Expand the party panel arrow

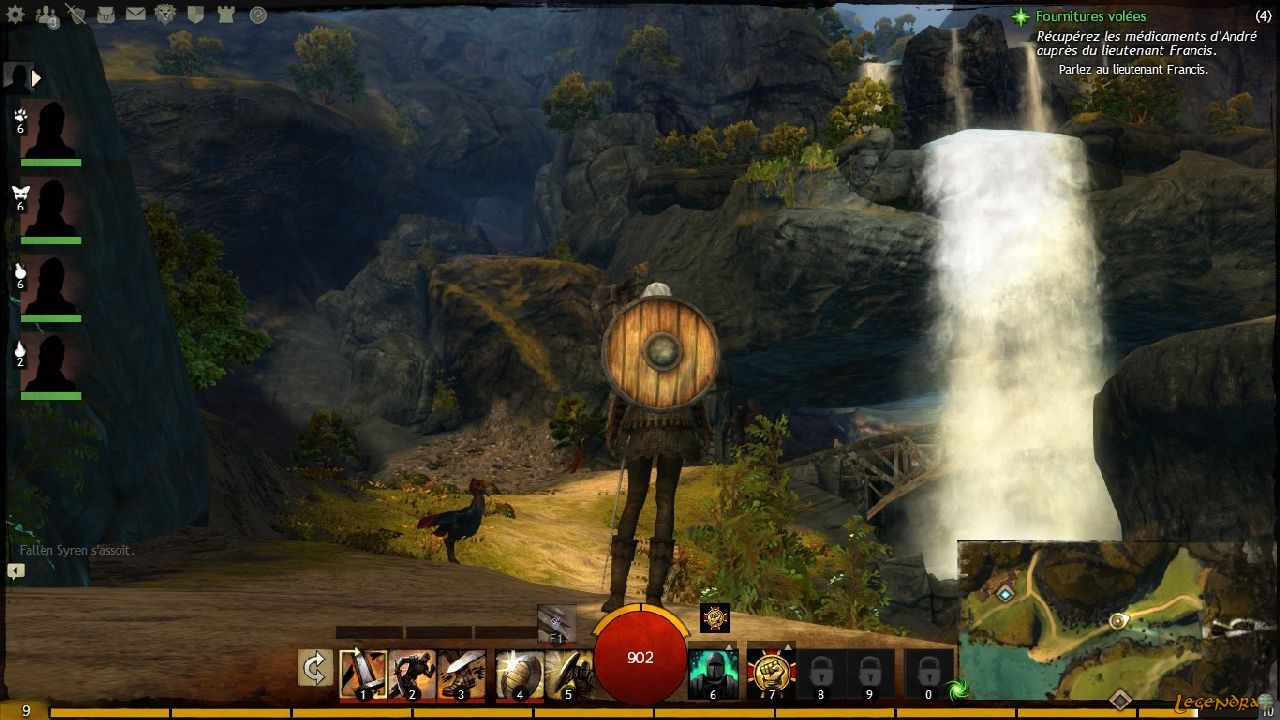[37, 77]
